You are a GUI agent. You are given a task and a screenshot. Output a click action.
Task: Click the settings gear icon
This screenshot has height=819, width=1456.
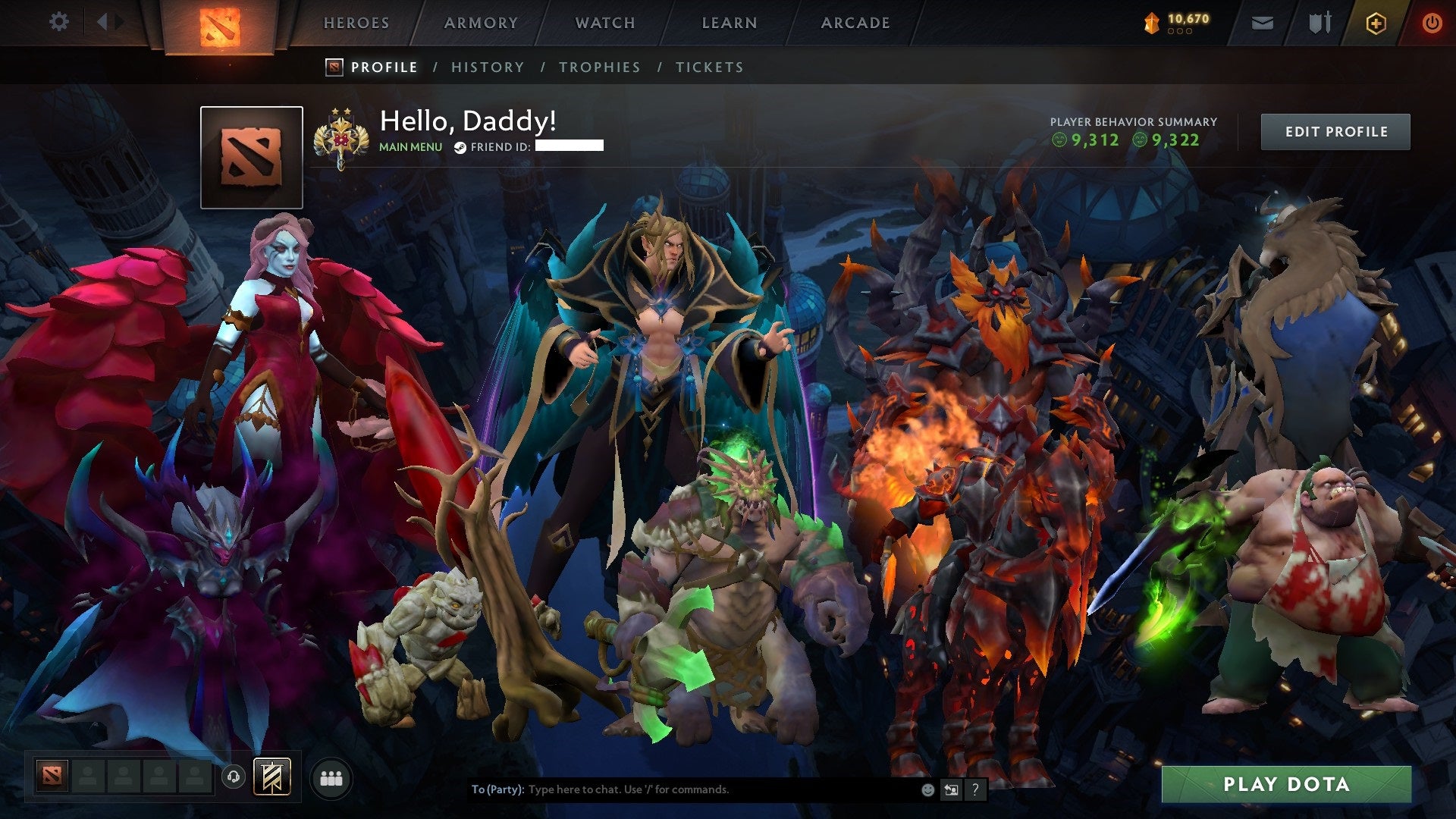58,23
